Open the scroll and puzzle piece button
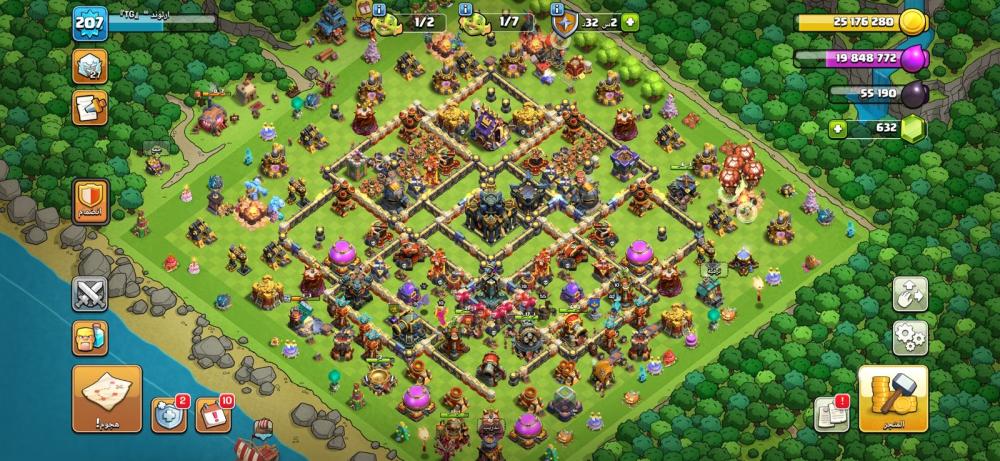This screenshot has height=461, width=1000. [x=89, y=107]
